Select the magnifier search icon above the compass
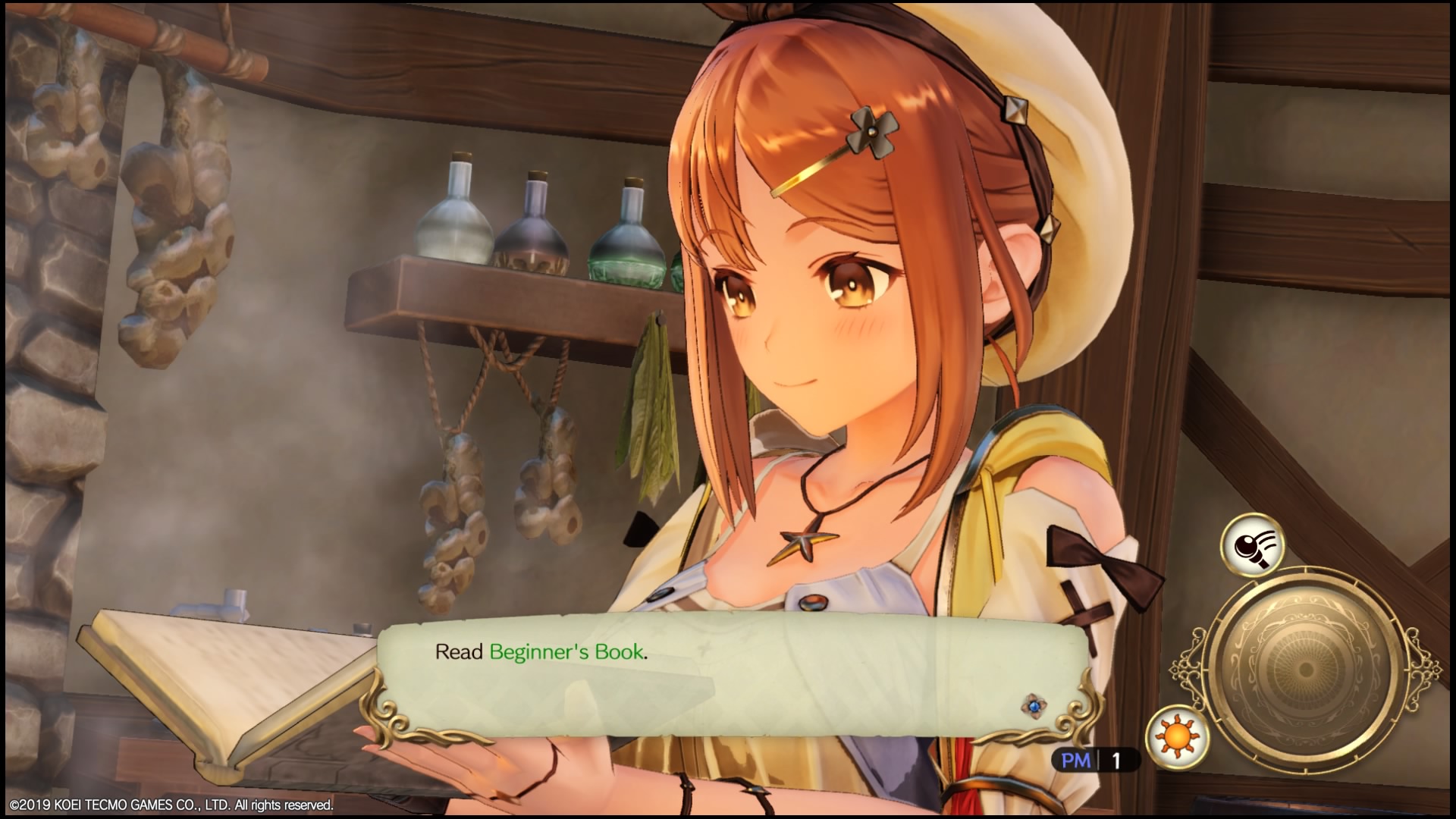The image size is (1456, 819). click(x=1252, y=544)
